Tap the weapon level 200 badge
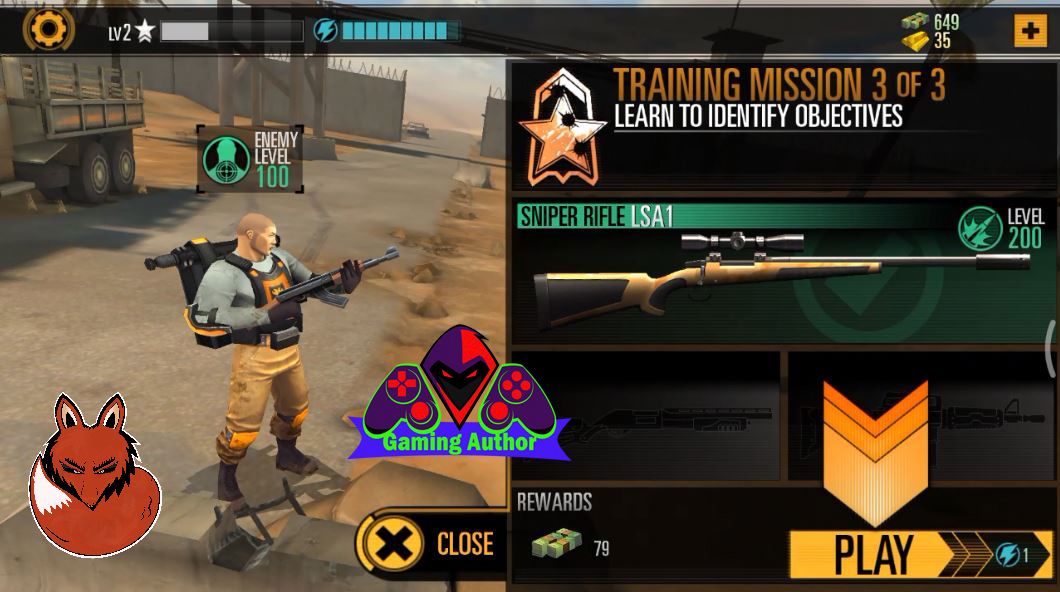This screenshot has height=592, width=1060. click(1000, 228)
